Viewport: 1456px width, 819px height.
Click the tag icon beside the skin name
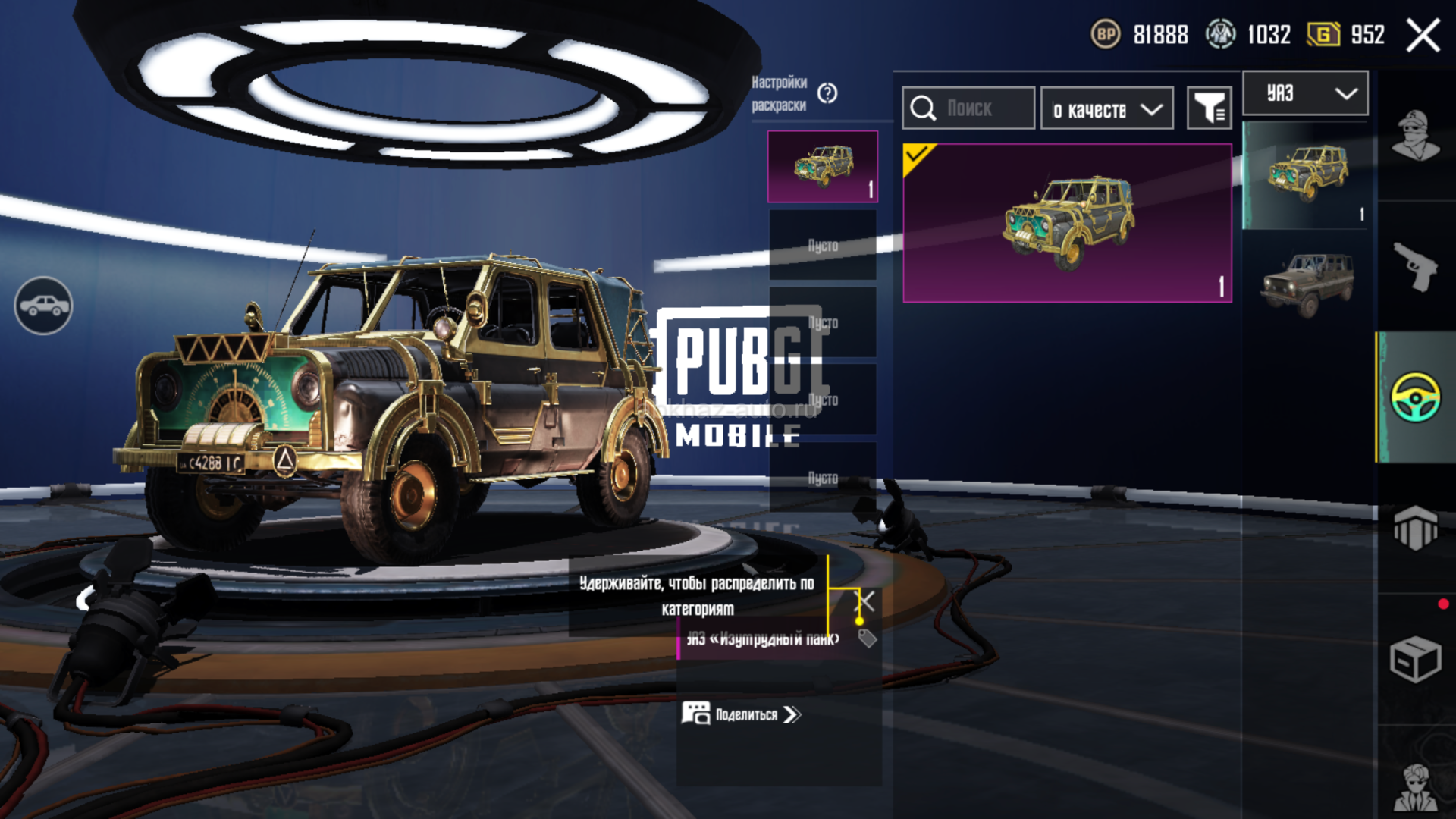[868, 639]
